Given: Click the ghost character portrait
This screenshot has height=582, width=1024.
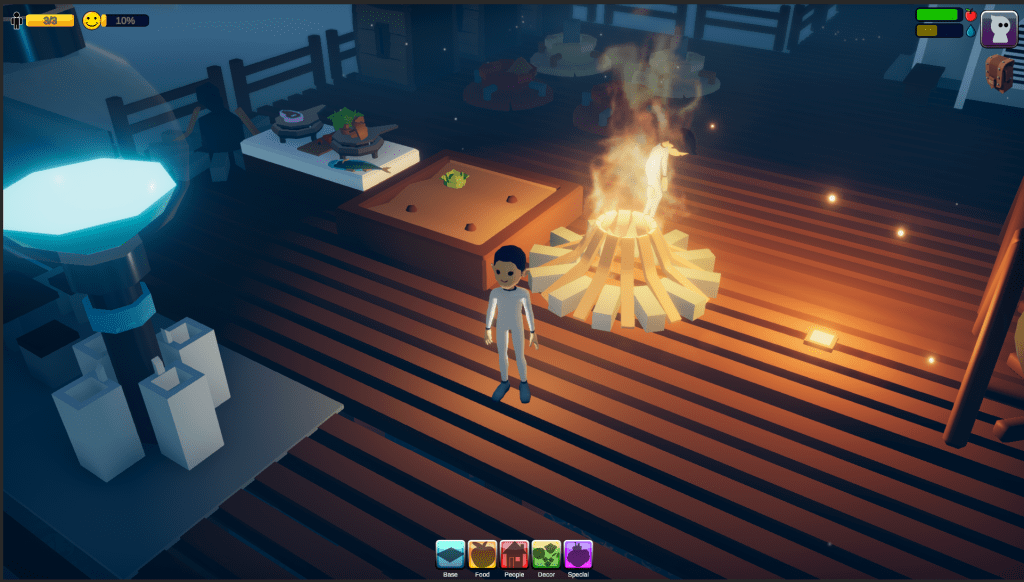Looking at the screenshot, I should 998,29.
